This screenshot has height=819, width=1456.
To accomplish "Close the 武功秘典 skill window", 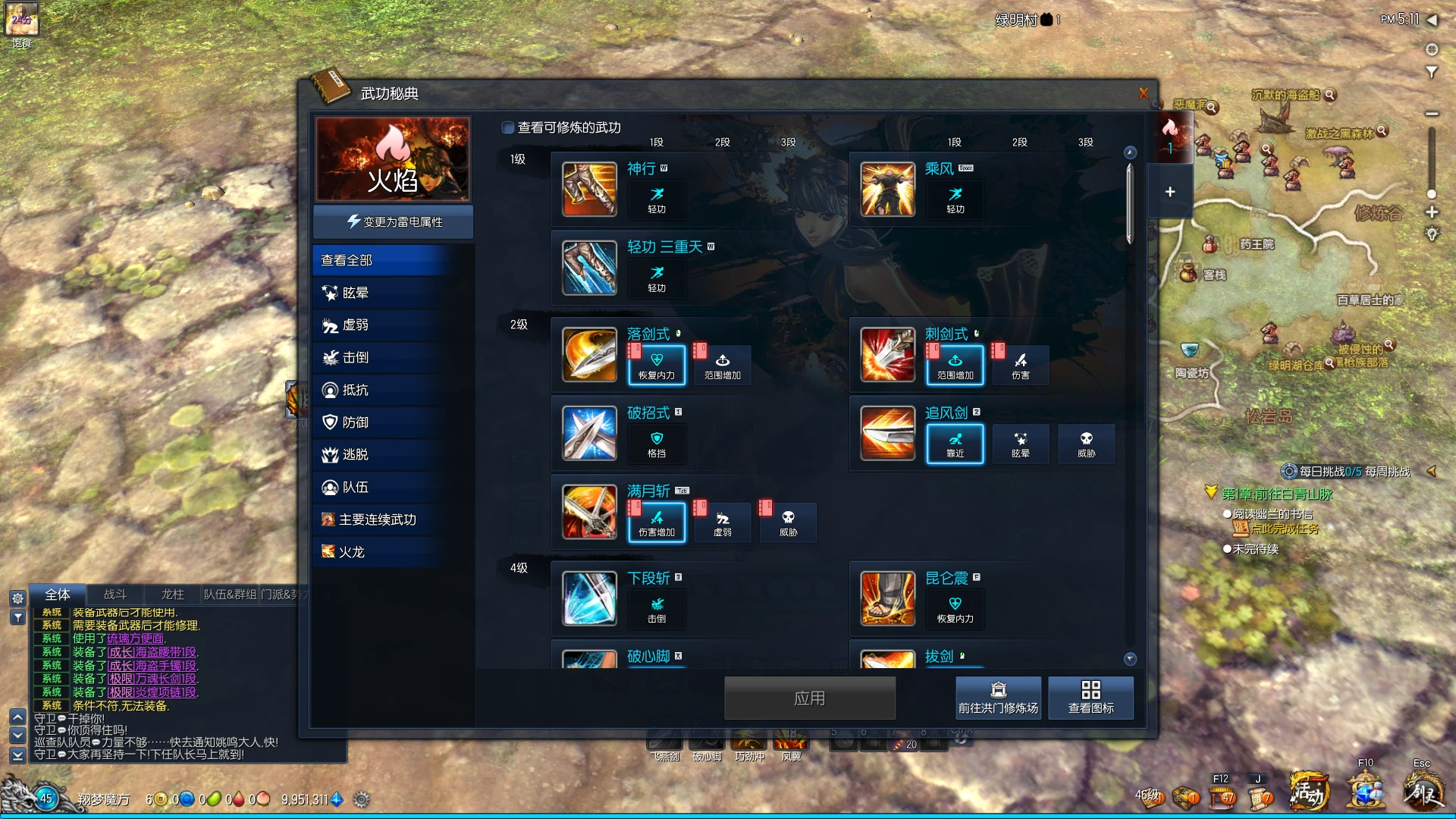I will [1144, 93].
